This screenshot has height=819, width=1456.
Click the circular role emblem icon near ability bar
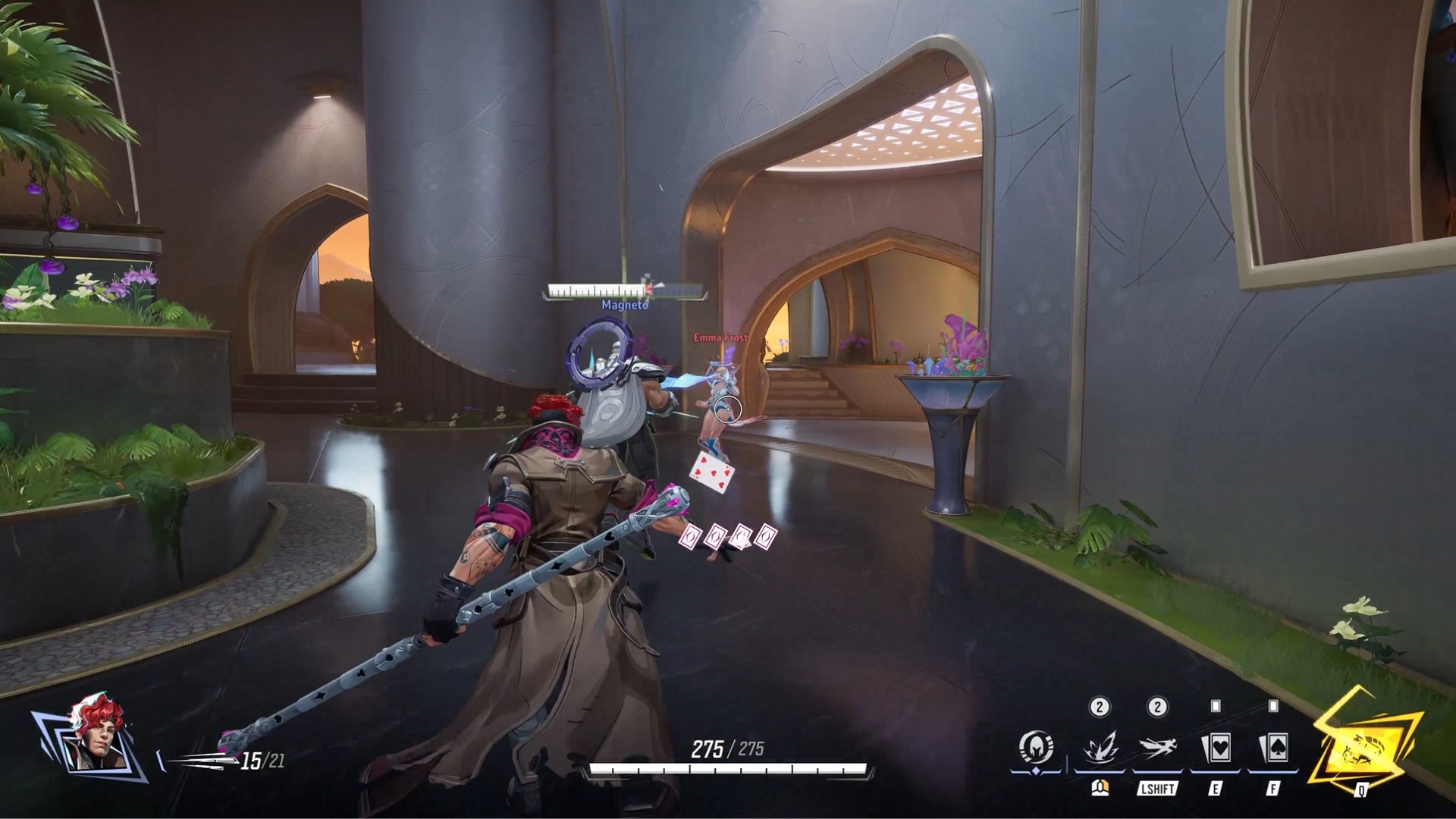tap(1037, 747)
